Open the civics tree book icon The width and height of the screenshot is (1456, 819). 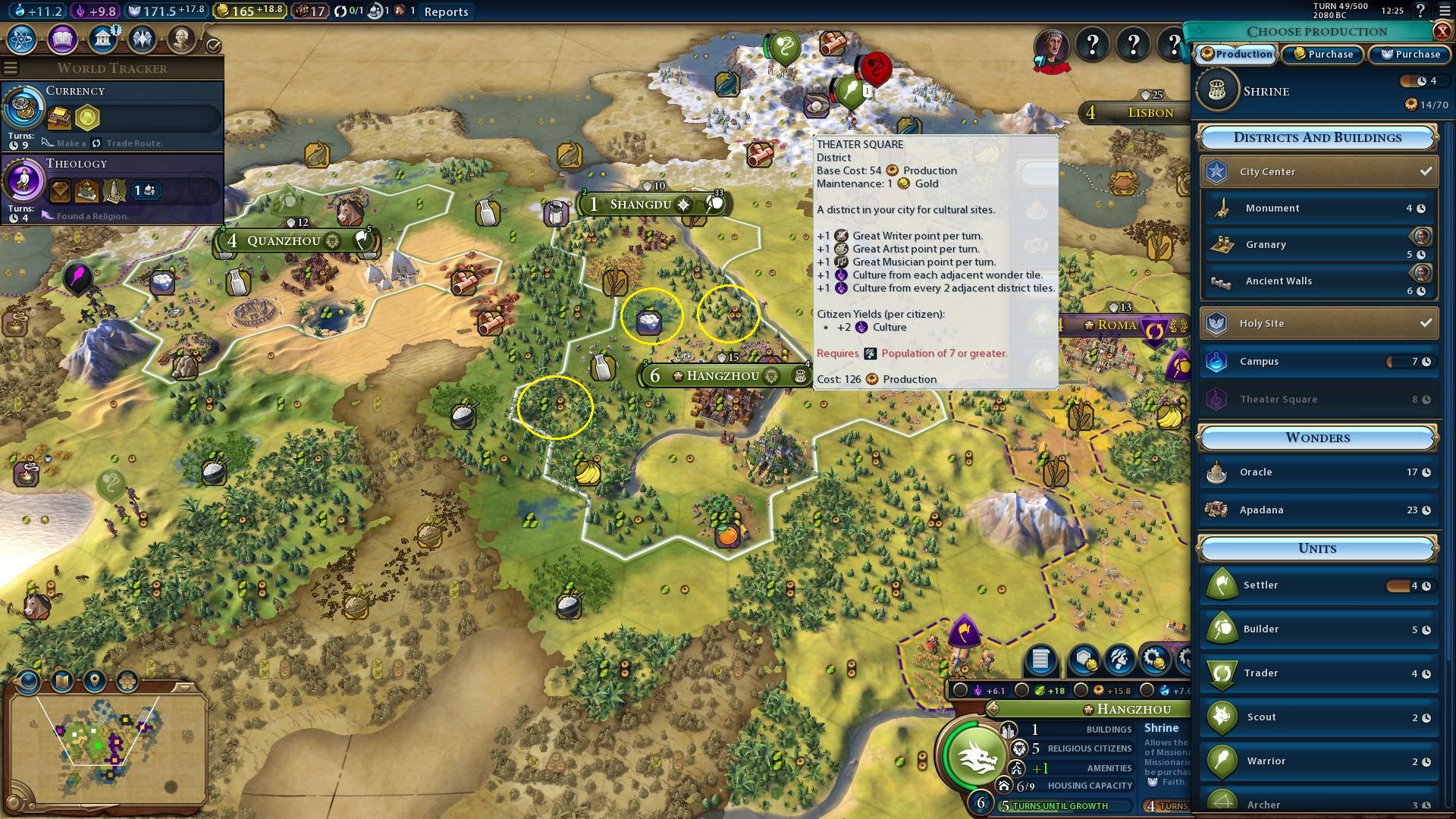(62, 39)
